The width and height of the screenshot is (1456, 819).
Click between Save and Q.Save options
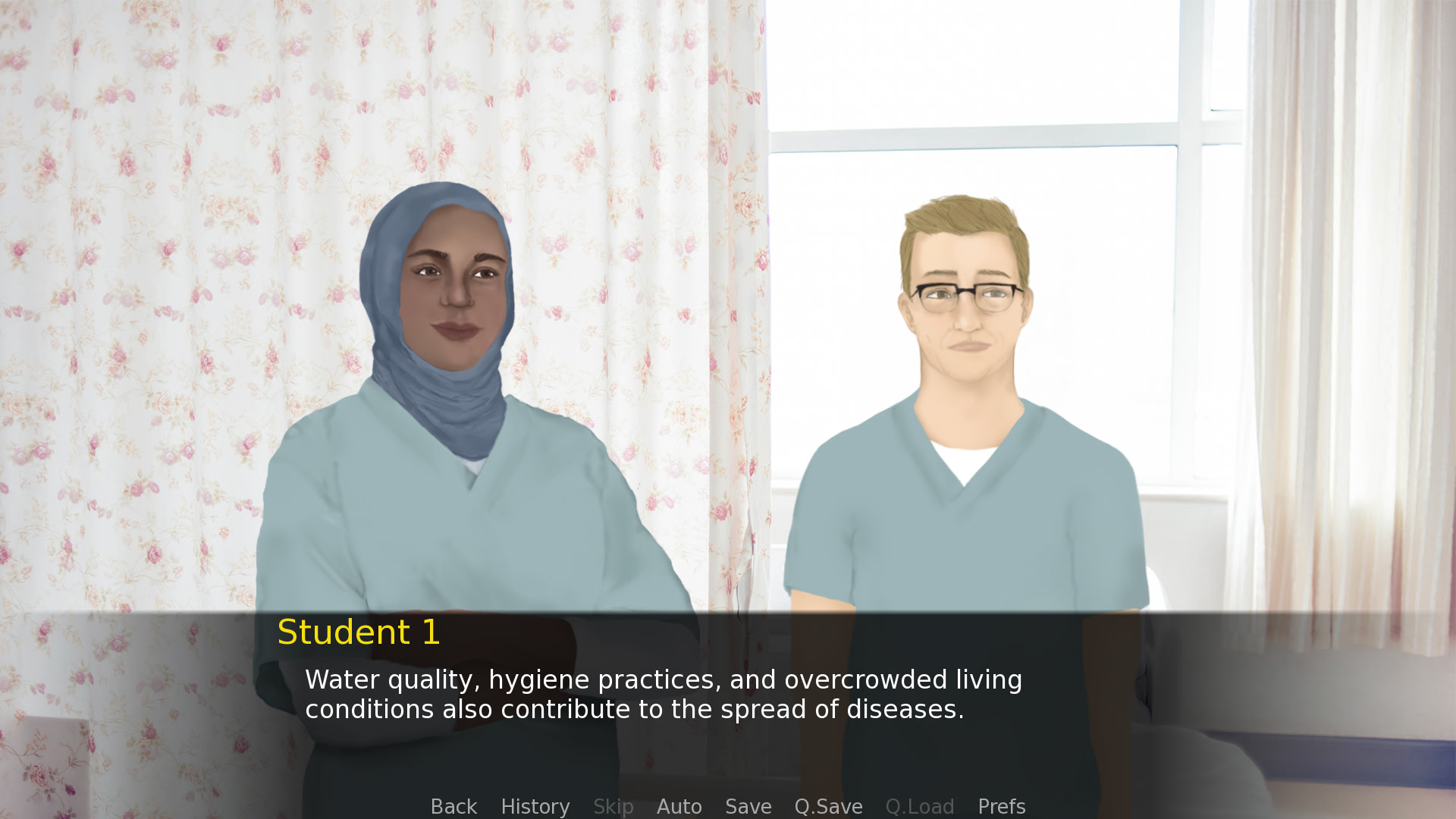[785, 807]
